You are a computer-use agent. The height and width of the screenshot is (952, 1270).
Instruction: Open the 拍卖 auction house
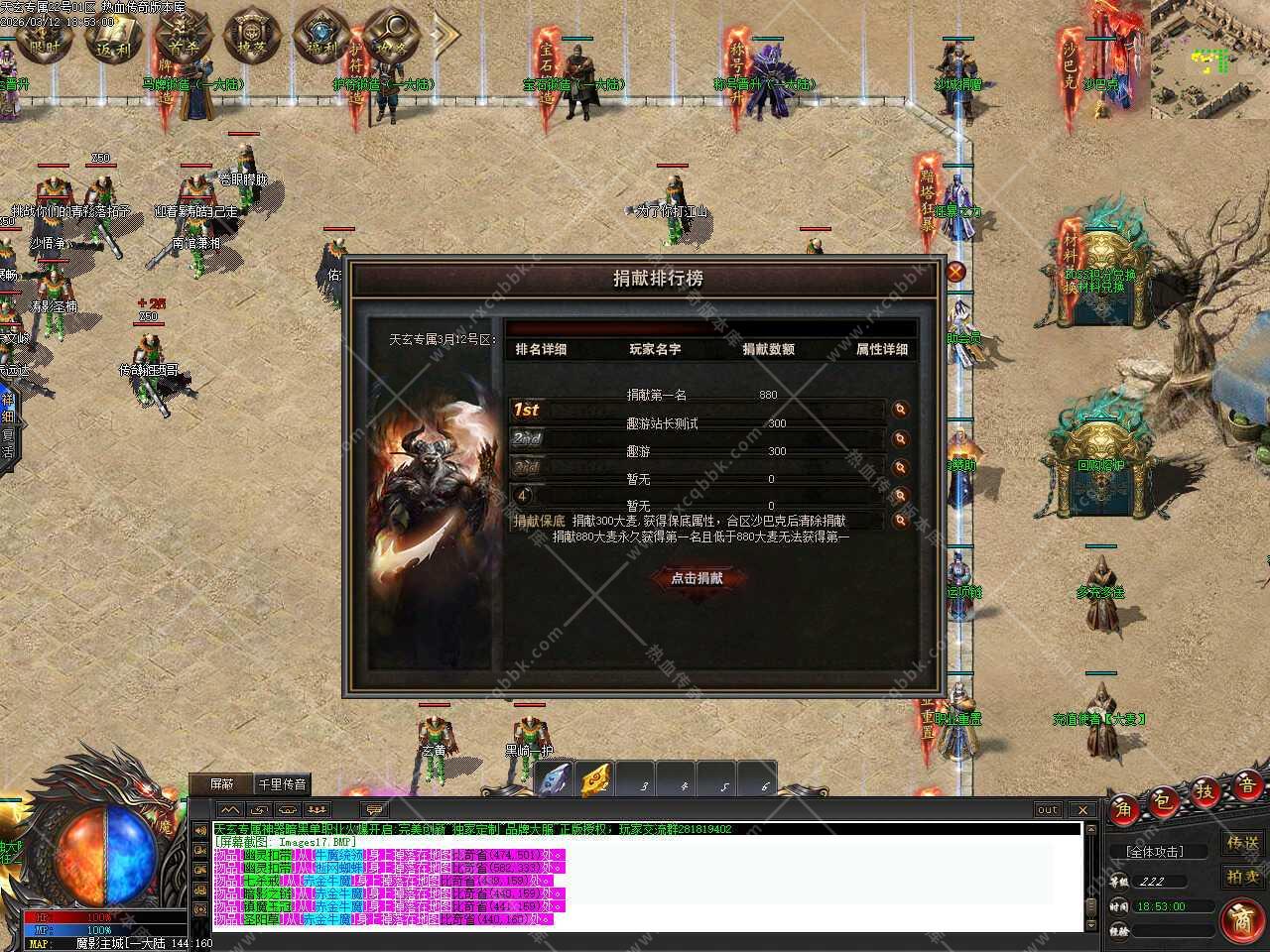1242,876
